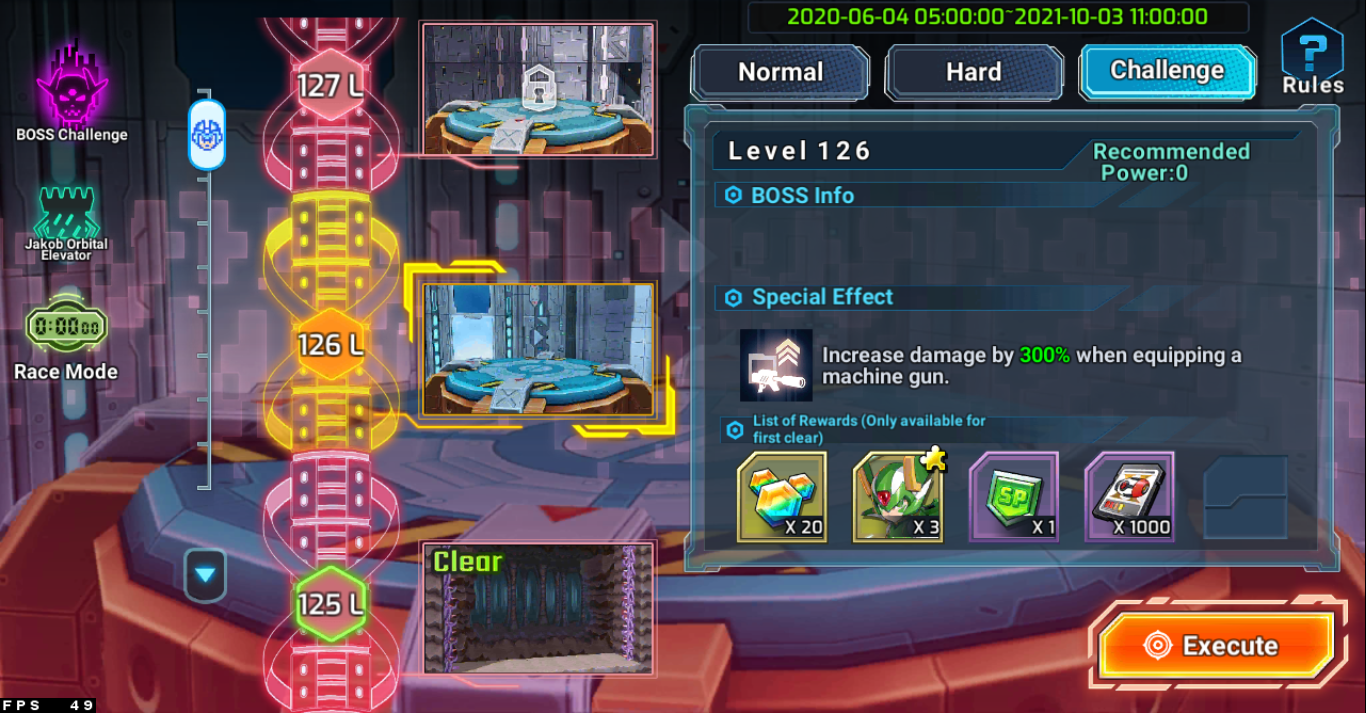The height and width of the screenshot is (713, 1366).
Task: Open the cleared level 125 stage thumbnail
Action: pos(538,608)
